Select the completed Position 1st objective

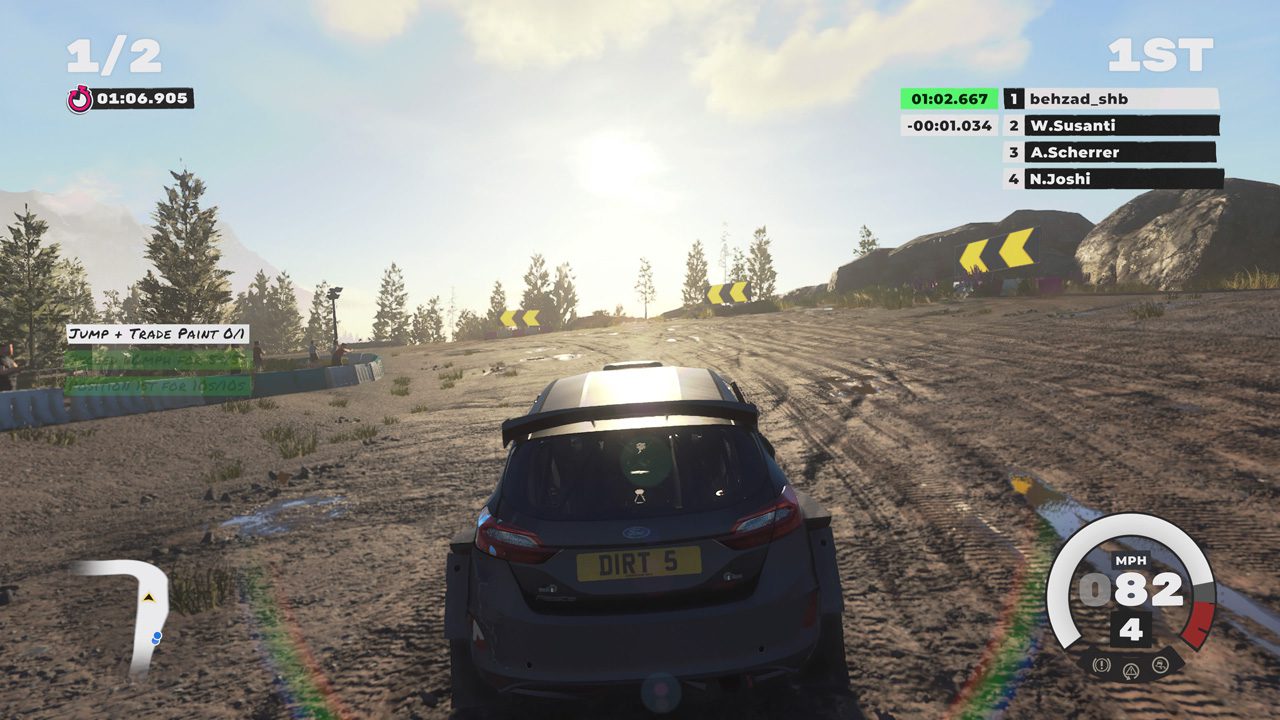click(x=158, y=385)
